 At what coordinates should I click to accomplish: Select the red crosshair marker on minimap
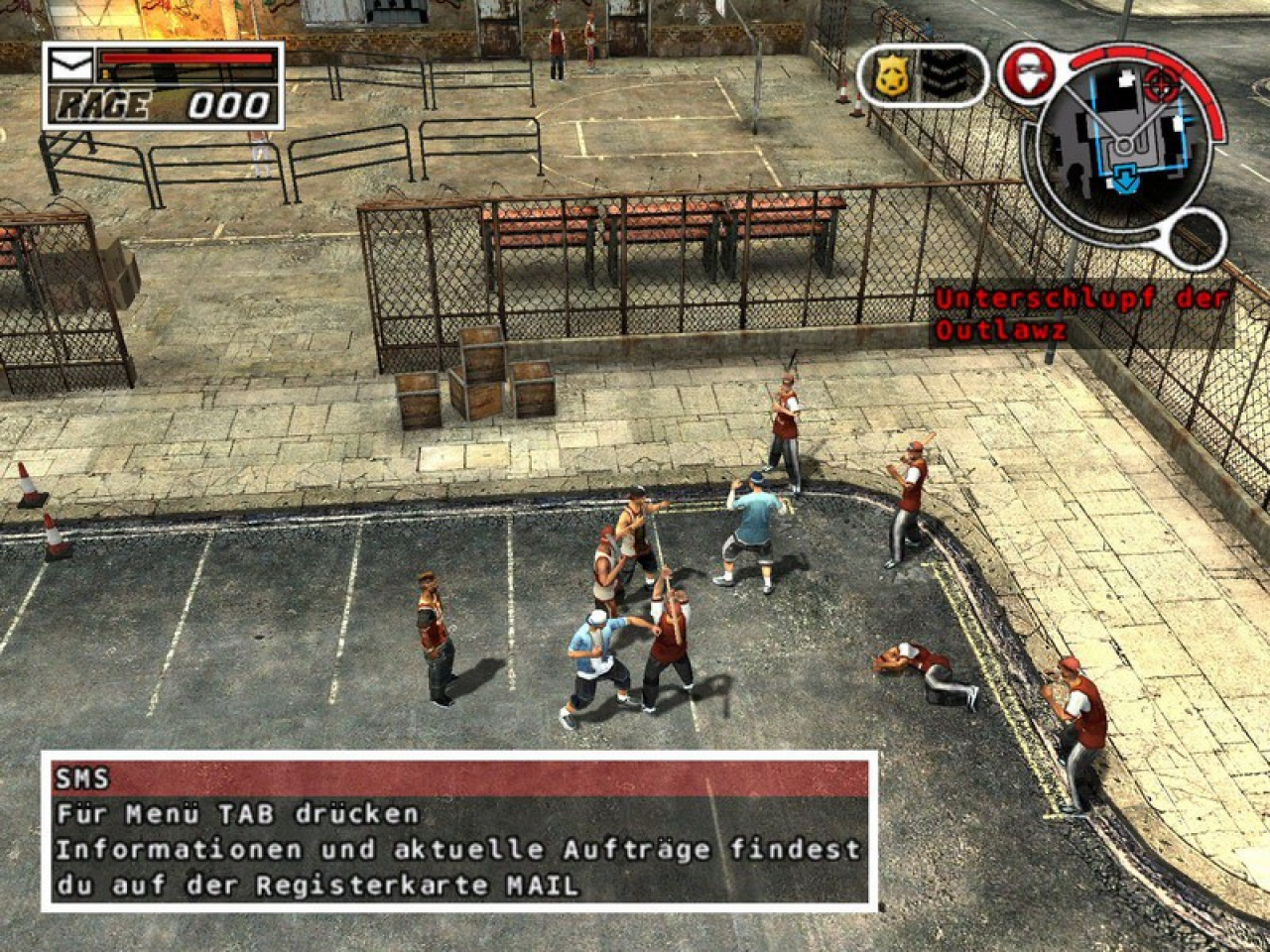click(x=1157, y=83)
